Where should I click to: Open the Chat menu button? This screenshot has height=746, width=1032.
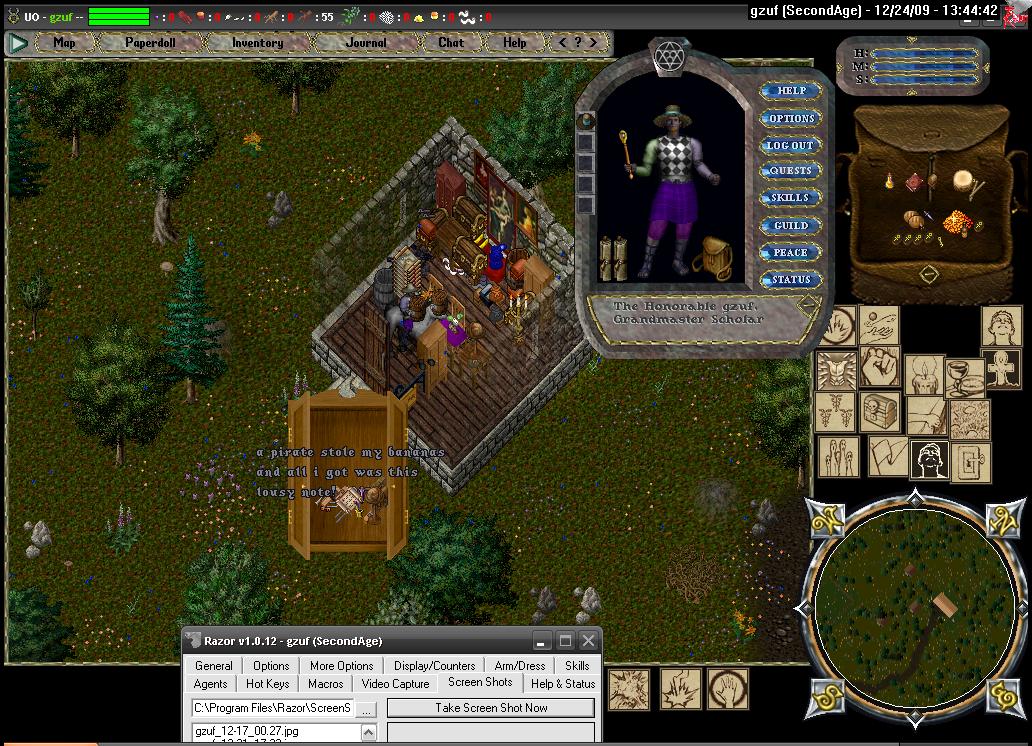point(451,43)
